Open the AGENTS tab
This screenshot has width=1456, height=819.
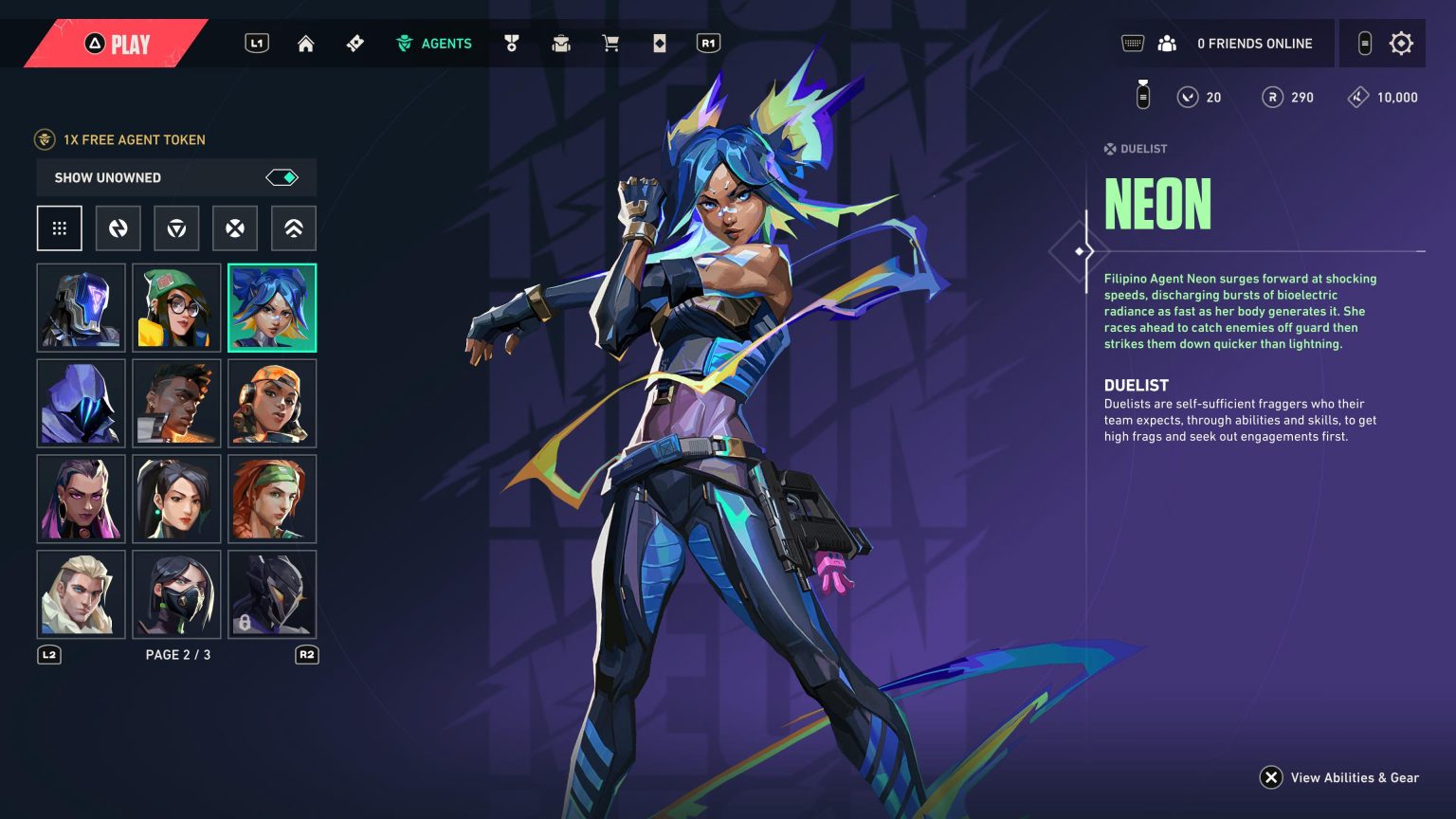click(x=434, y=44)
